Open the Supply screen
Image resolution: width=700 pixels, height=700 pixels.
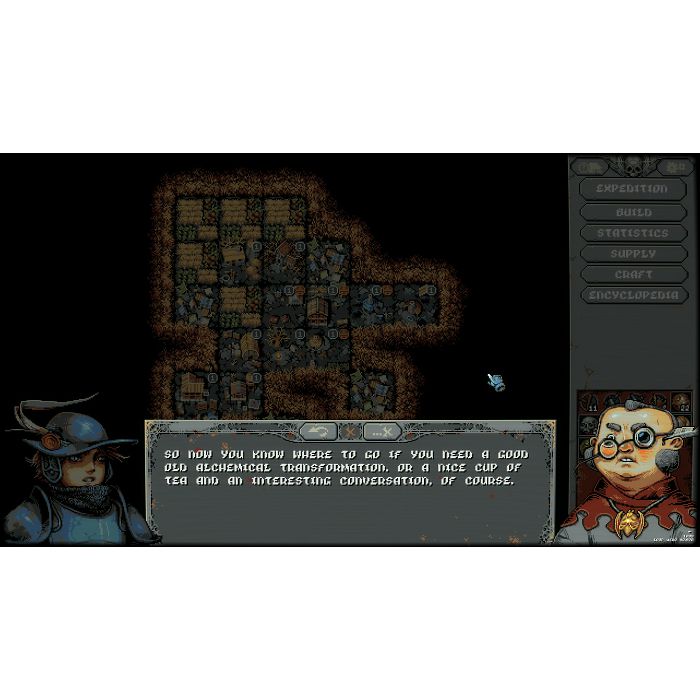pos(633,254)
